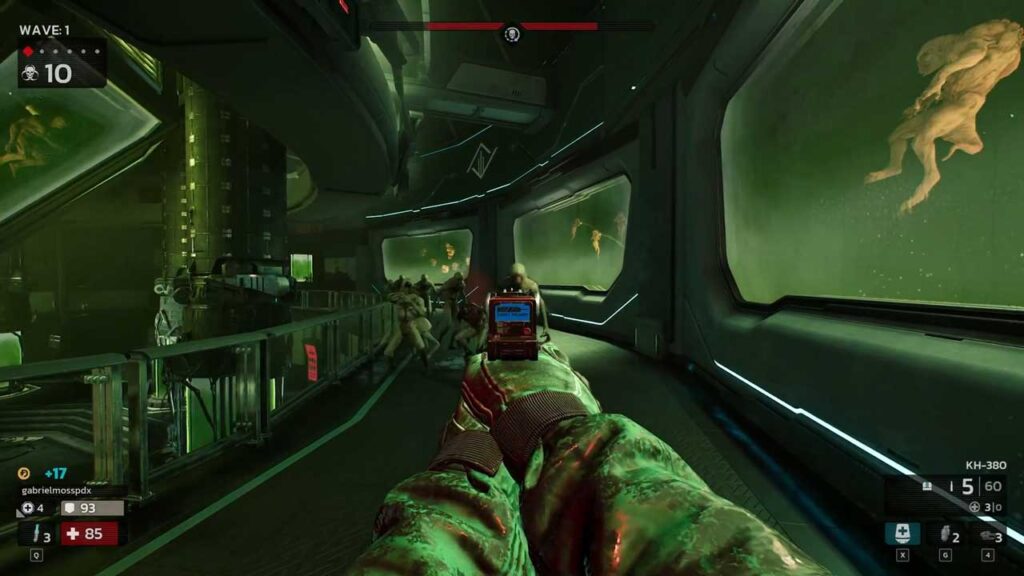Click the skull icon on the top bar
This screenshot has height=576, width=1024.
(512, 35)
